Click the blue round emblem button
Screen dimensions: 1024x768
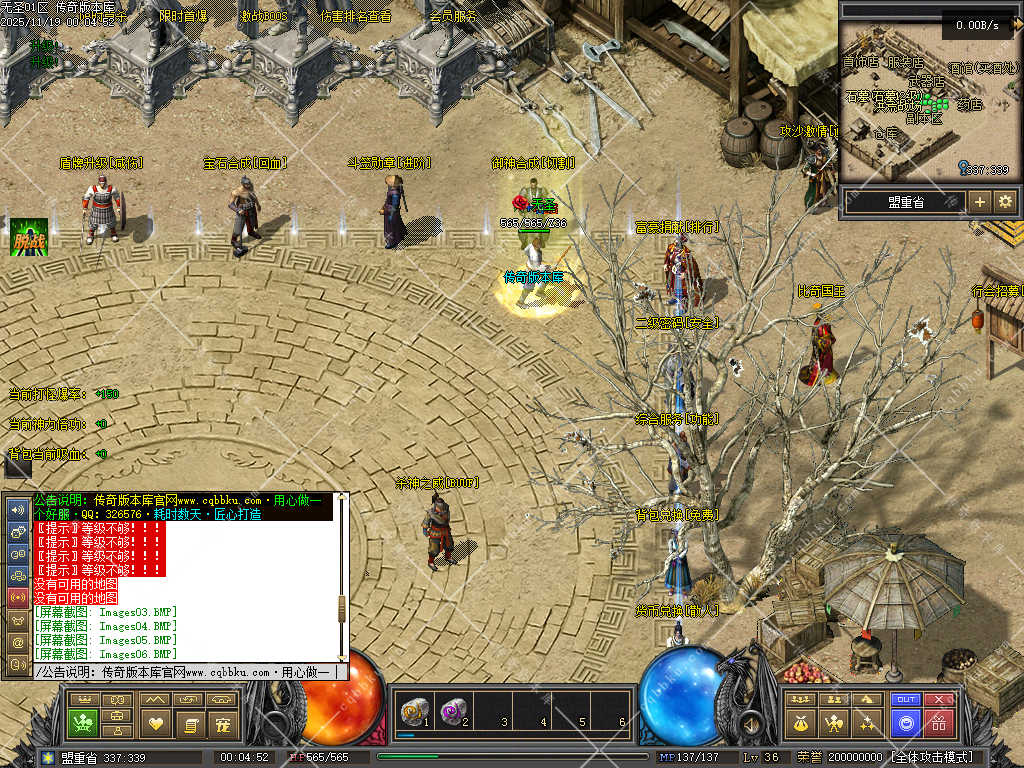pos(906,722)
